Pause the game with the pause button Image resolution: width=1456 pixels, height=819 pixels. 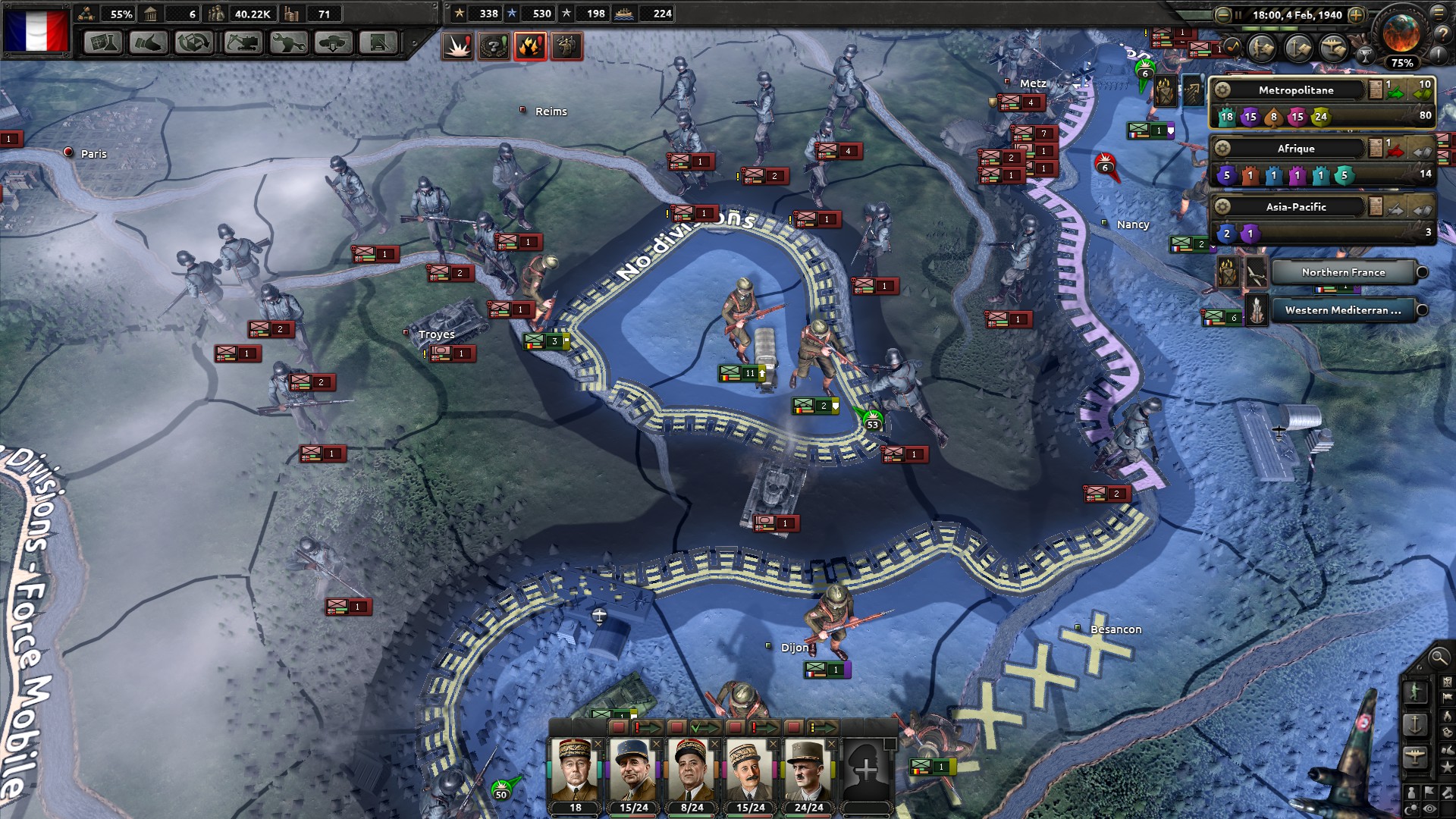coord(1238,14)
